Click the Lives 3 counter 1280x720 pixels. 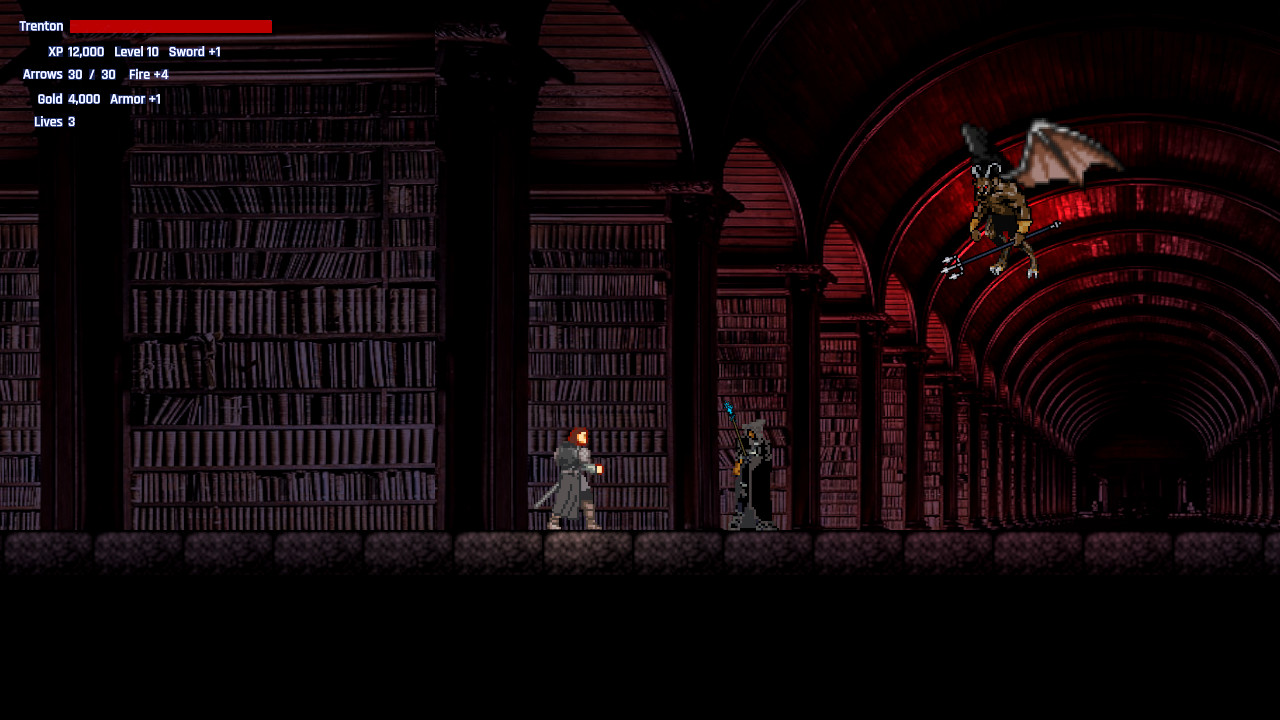point(54,121)
